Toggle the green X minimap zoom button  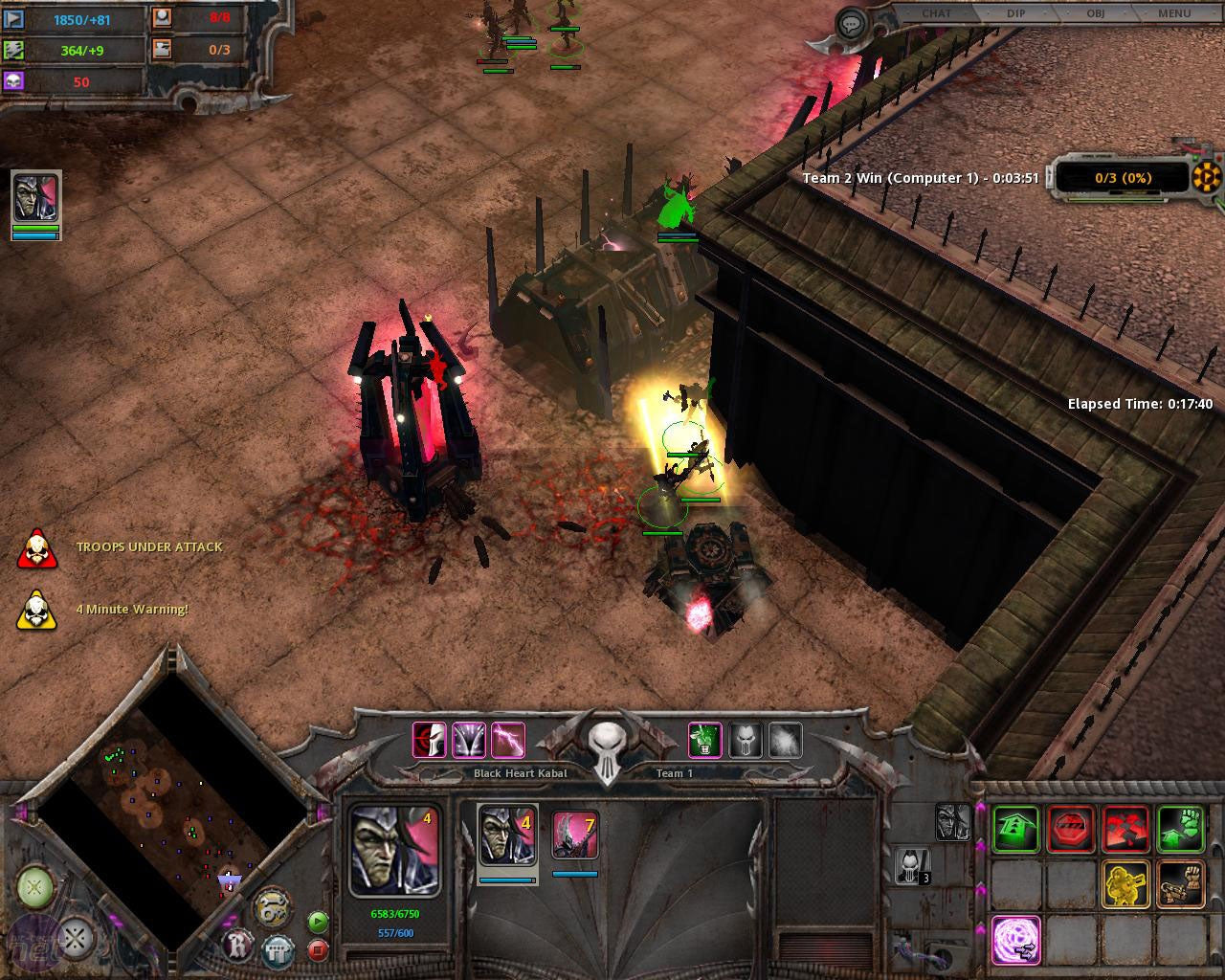[33, 885]
